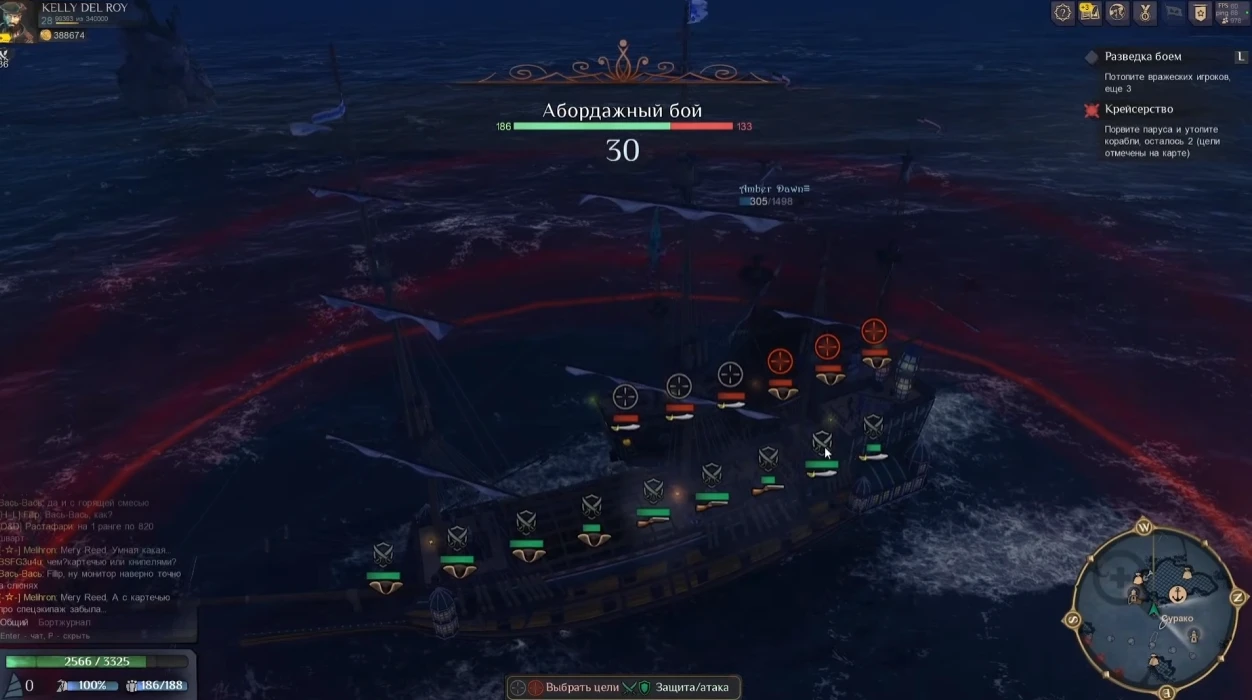
Task: Click the anchor port marker on minimap
Action: pos(1178,594)
